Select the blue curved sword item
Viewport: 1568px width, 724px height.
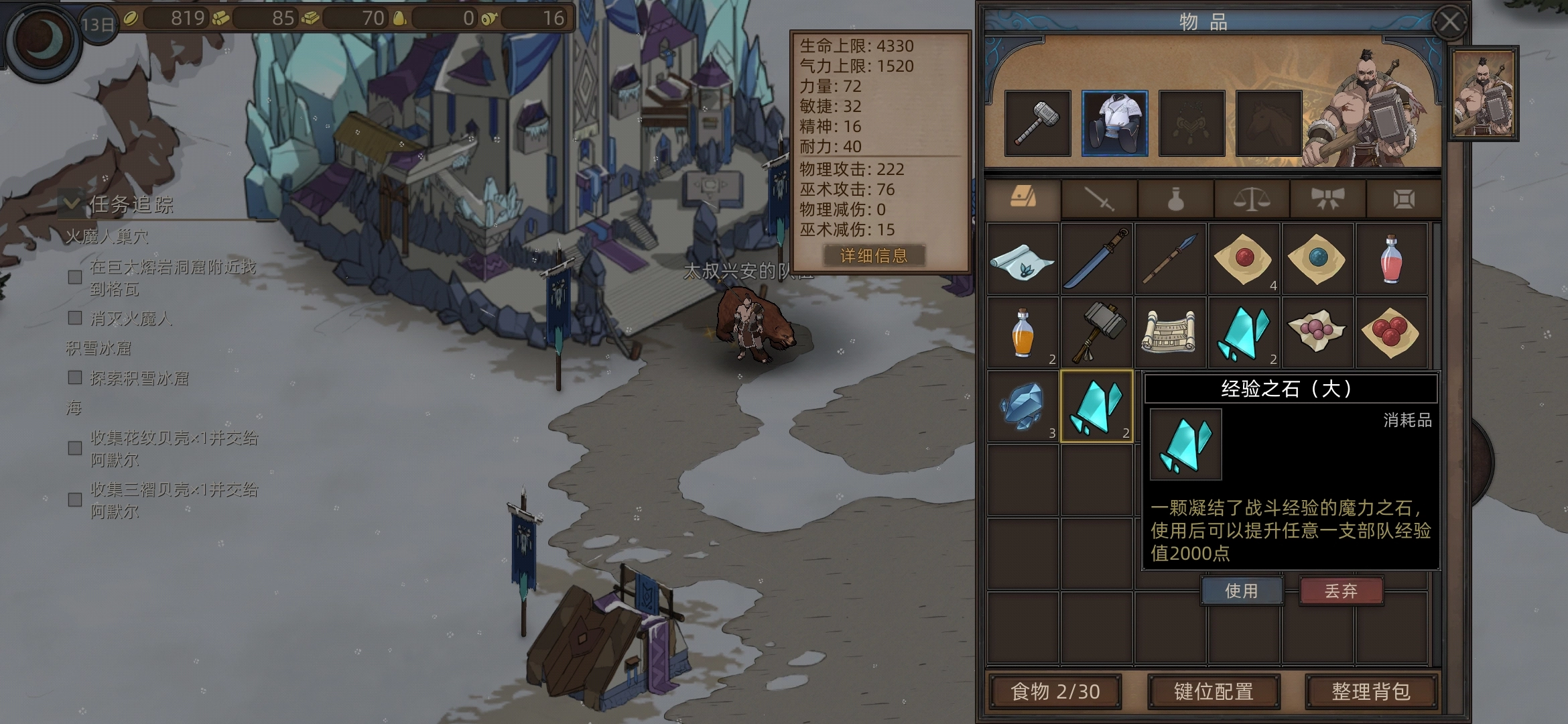click(1097, 259)
